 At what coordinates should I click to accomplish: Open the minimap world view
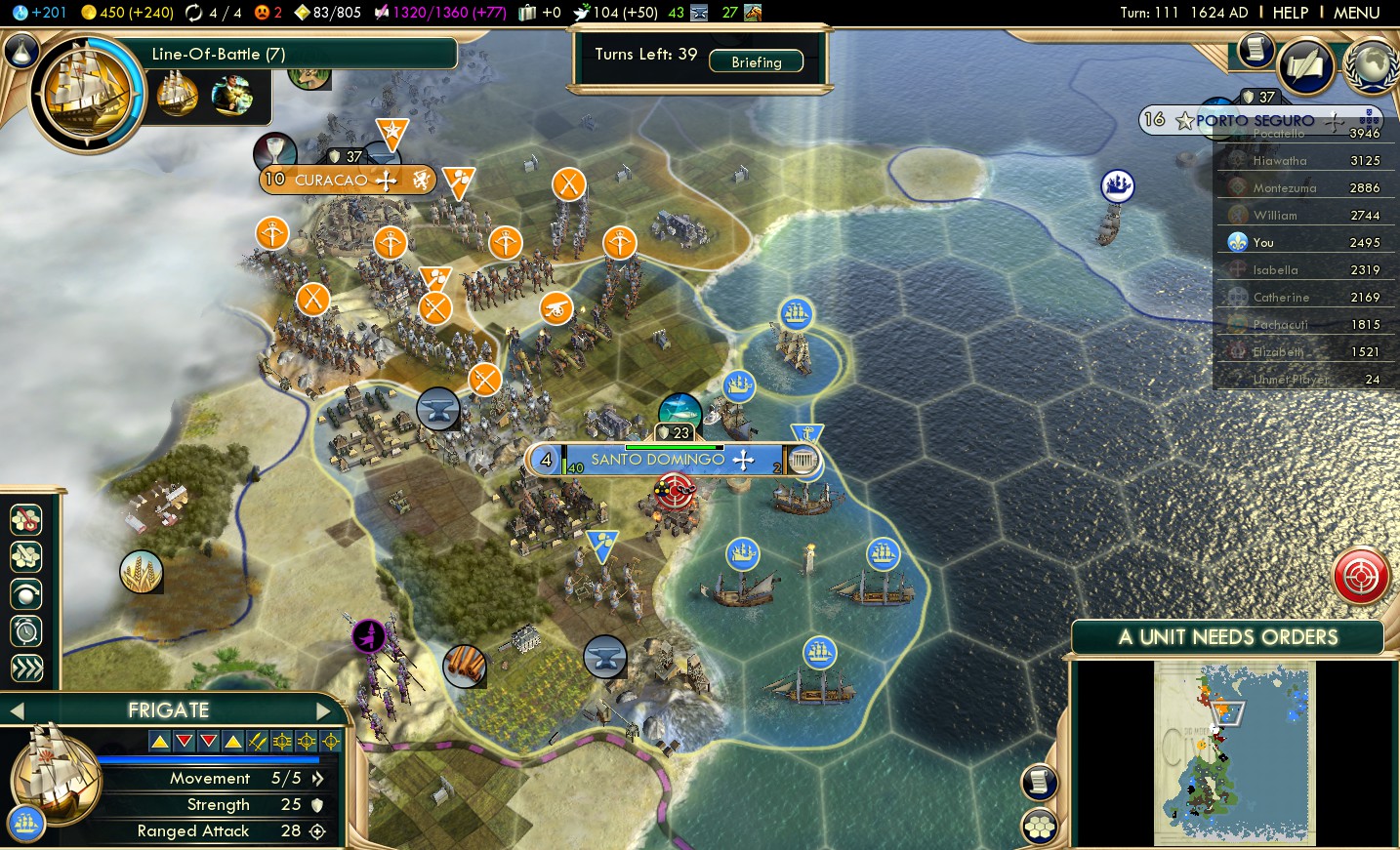[1234, 753]
